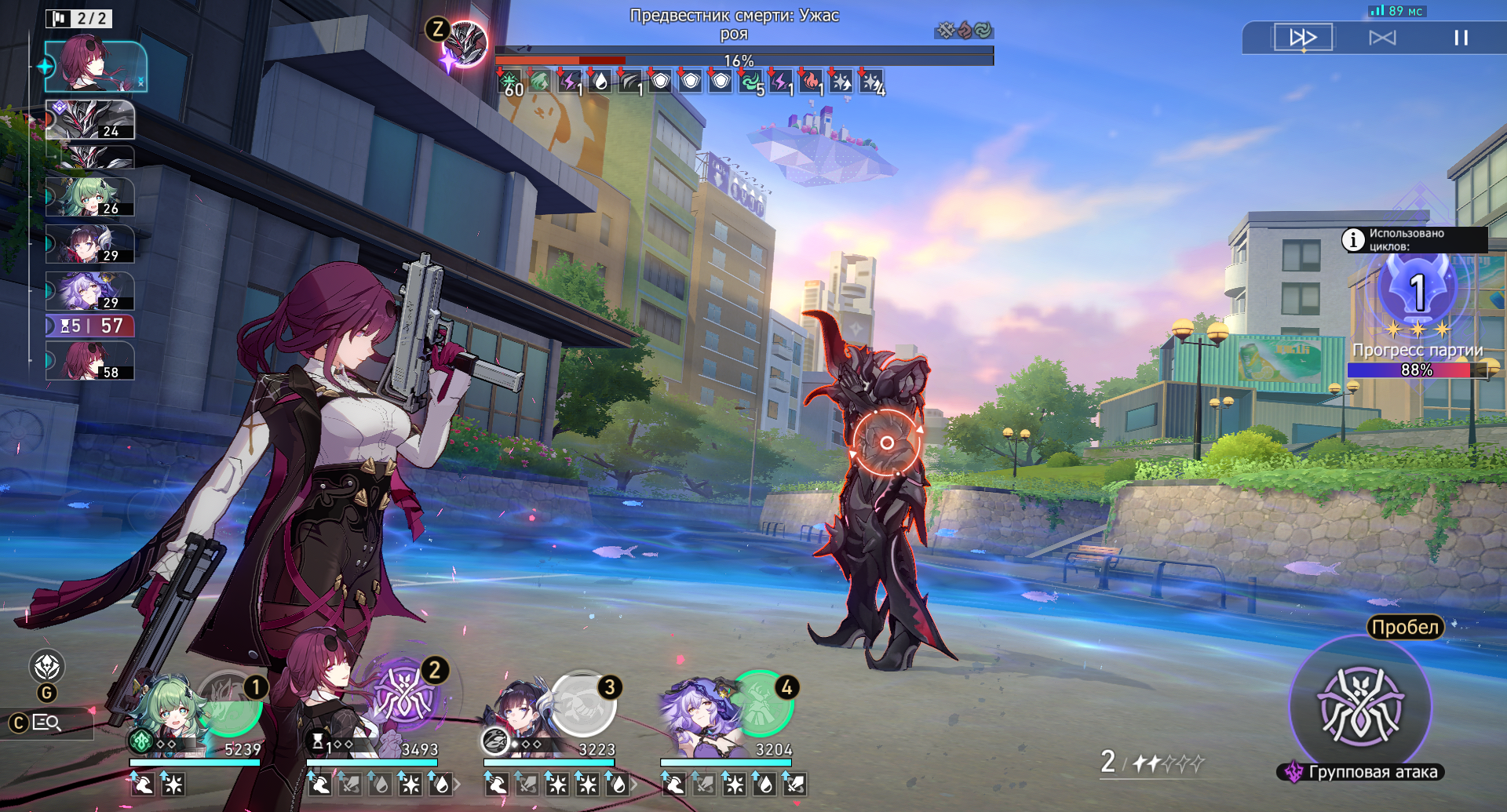This screenshot has width=1507, height=812.
Task: Toggle auto-battle mode
Action: coord(1382,38)
